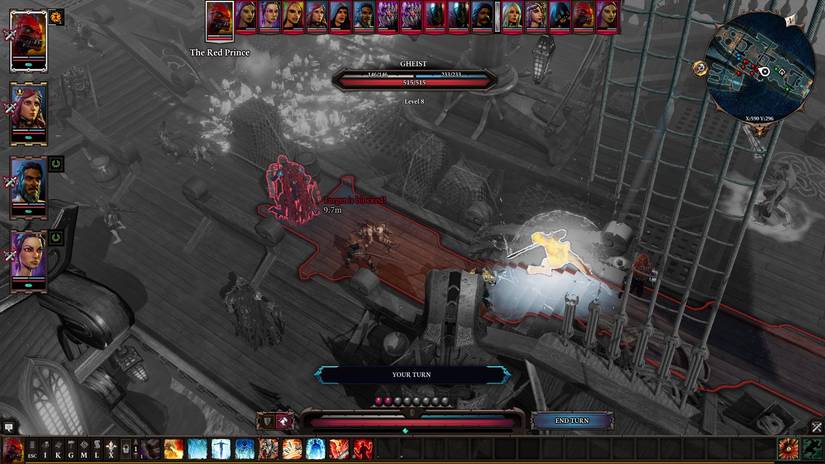Select the red-haired woman party portrait
Viewport: 825px width, 464px height.
click(28, 107)
